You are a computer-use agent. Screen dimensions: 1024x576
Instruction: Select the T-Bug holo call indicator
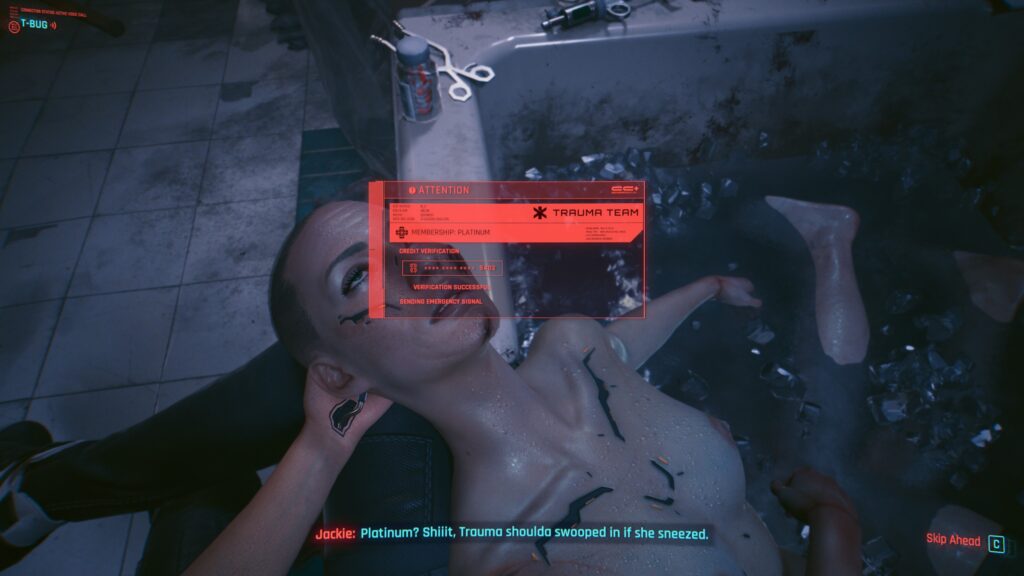click(x=34, y=24)
